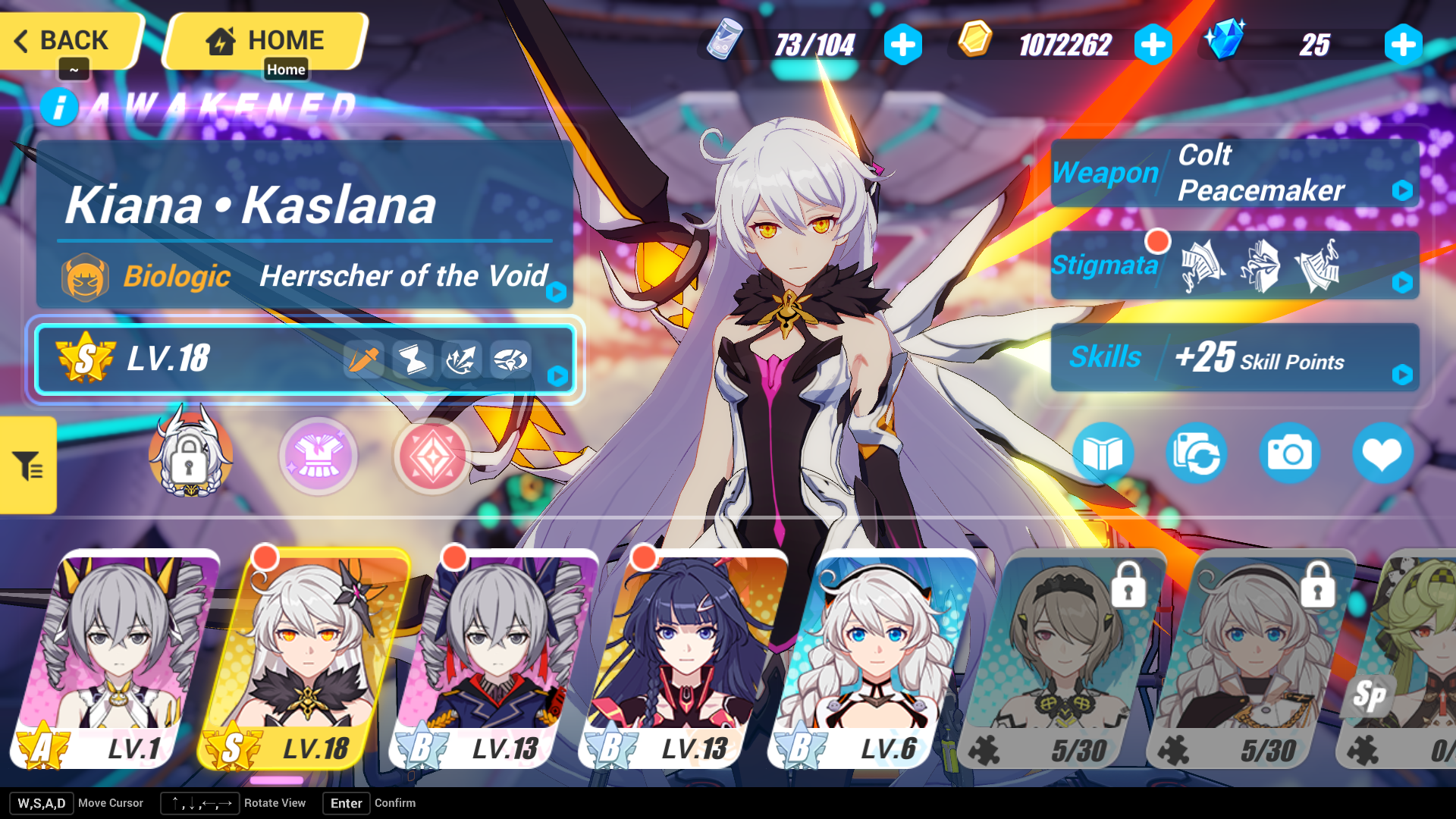This screenshot has width=1456, height=819.
Task: Open the Stigmata equipment panel
Action: coord(1234,265)
